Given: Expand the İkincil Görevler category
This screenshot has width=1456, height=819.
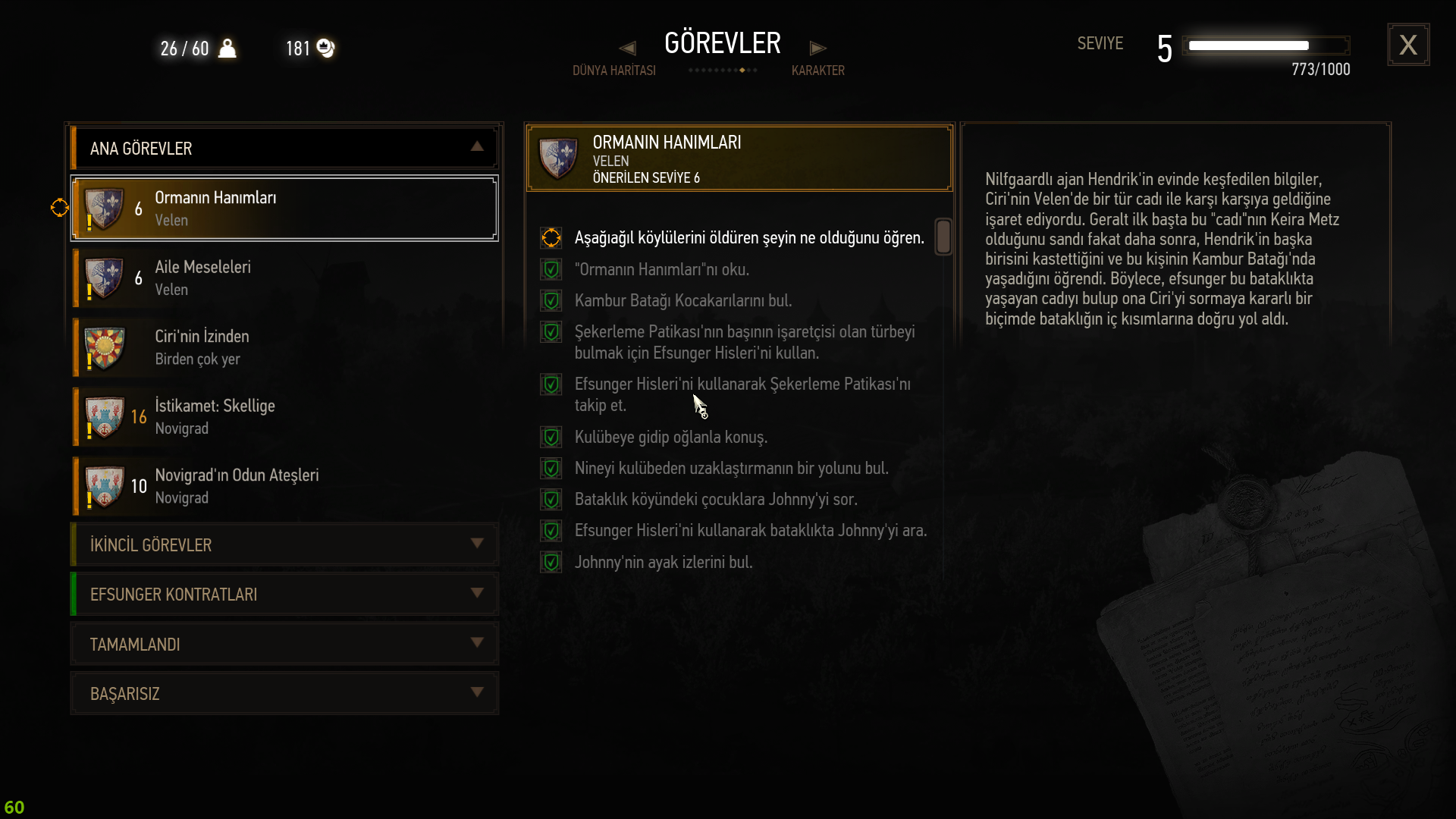Looking at the screenshot, I should (284, 544).
